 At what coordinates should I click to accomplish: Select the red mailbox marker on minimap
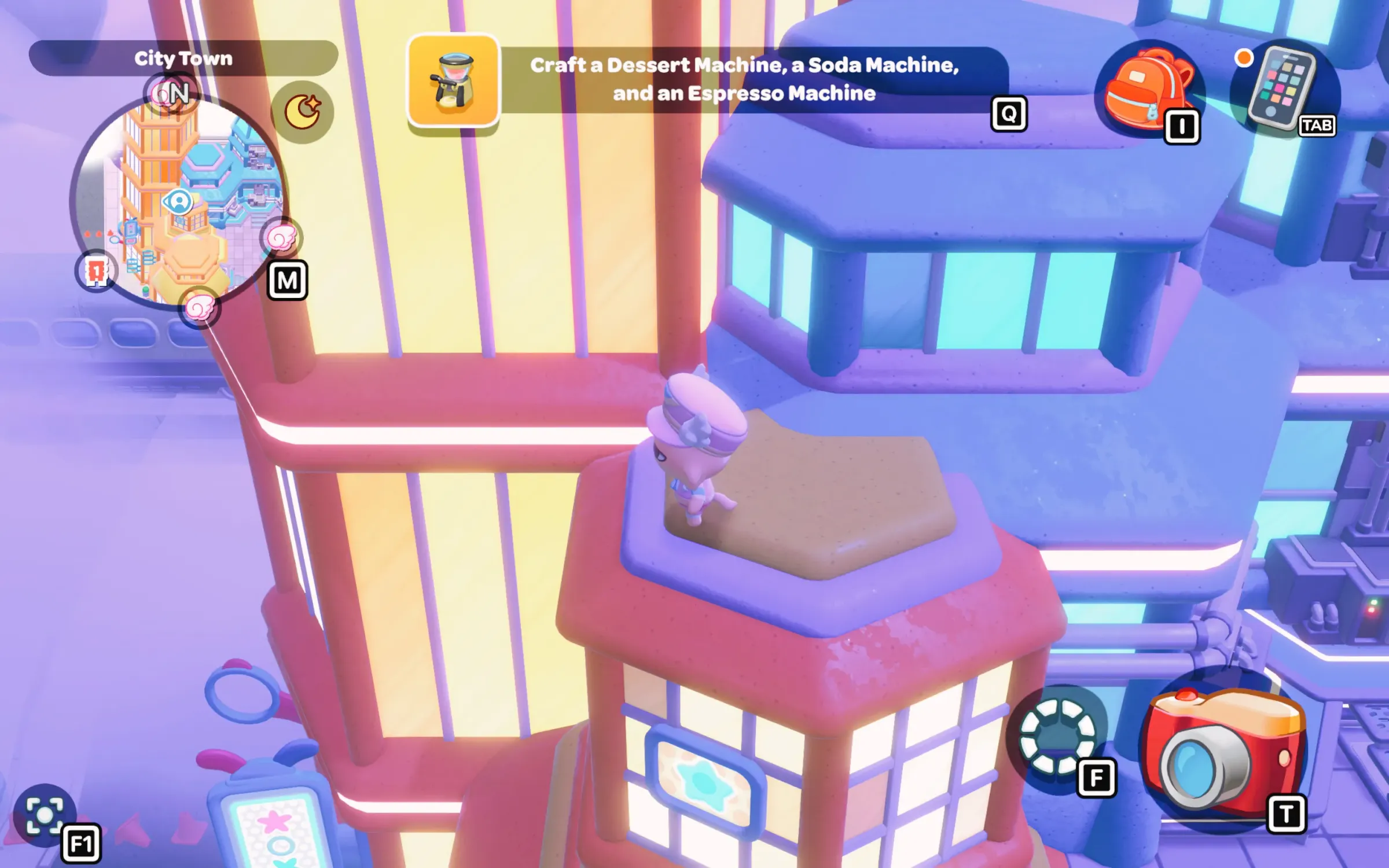96,271
